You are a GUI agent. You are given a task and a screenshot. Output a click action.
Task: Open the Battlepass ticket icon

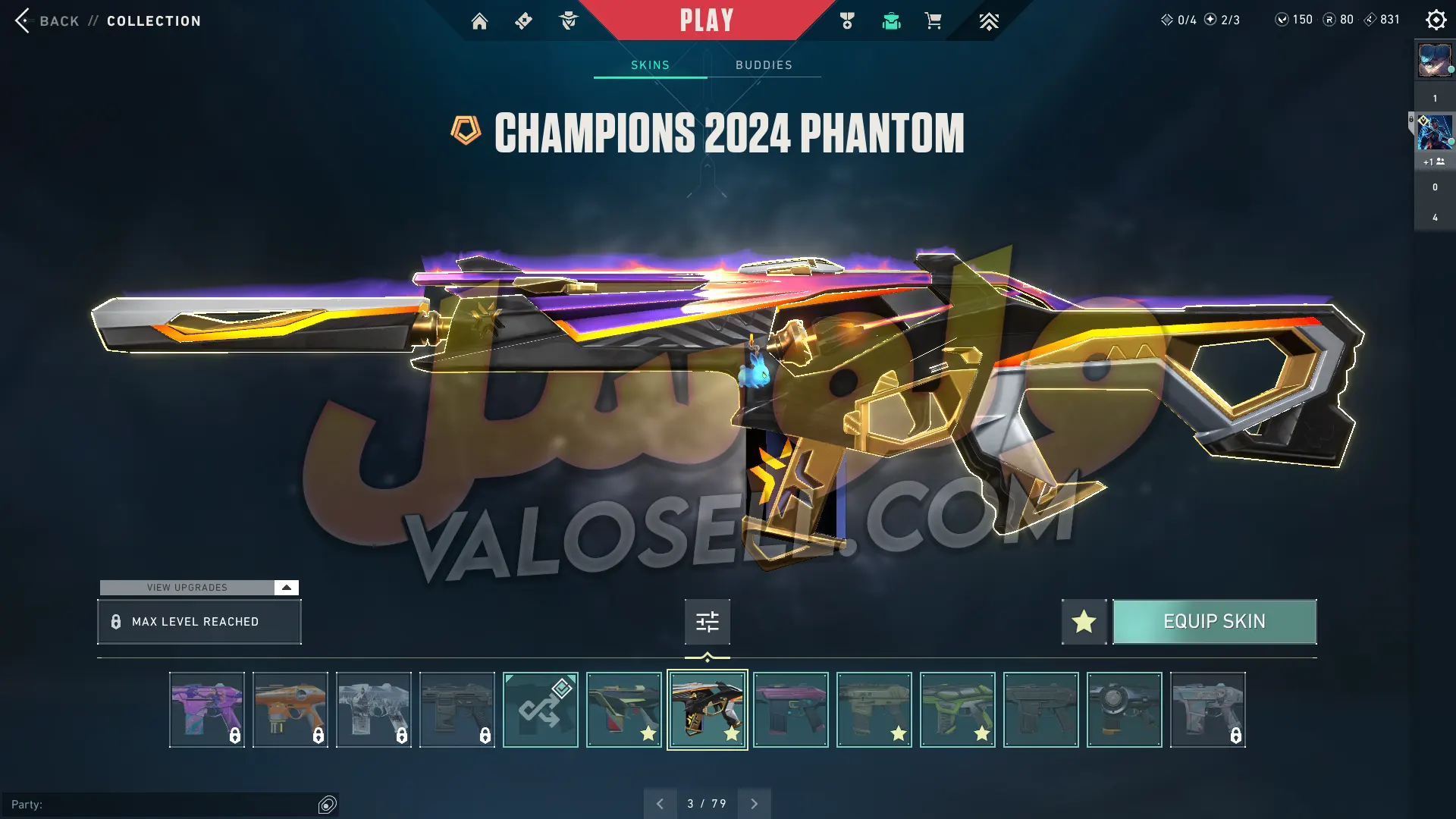coord(523,21)
